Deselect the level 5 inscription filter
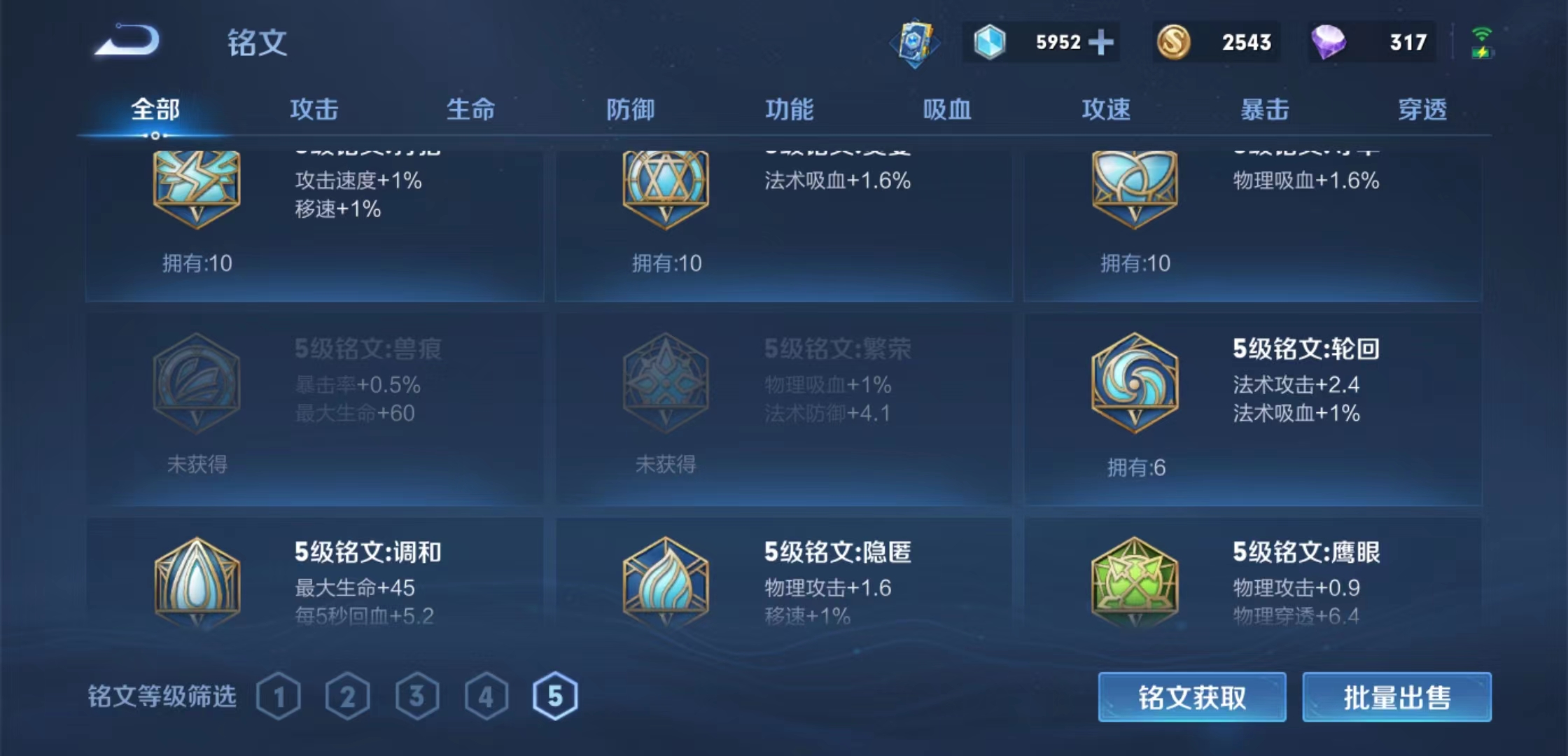The width and height of the screenshot is (1568, 756). 556,695
